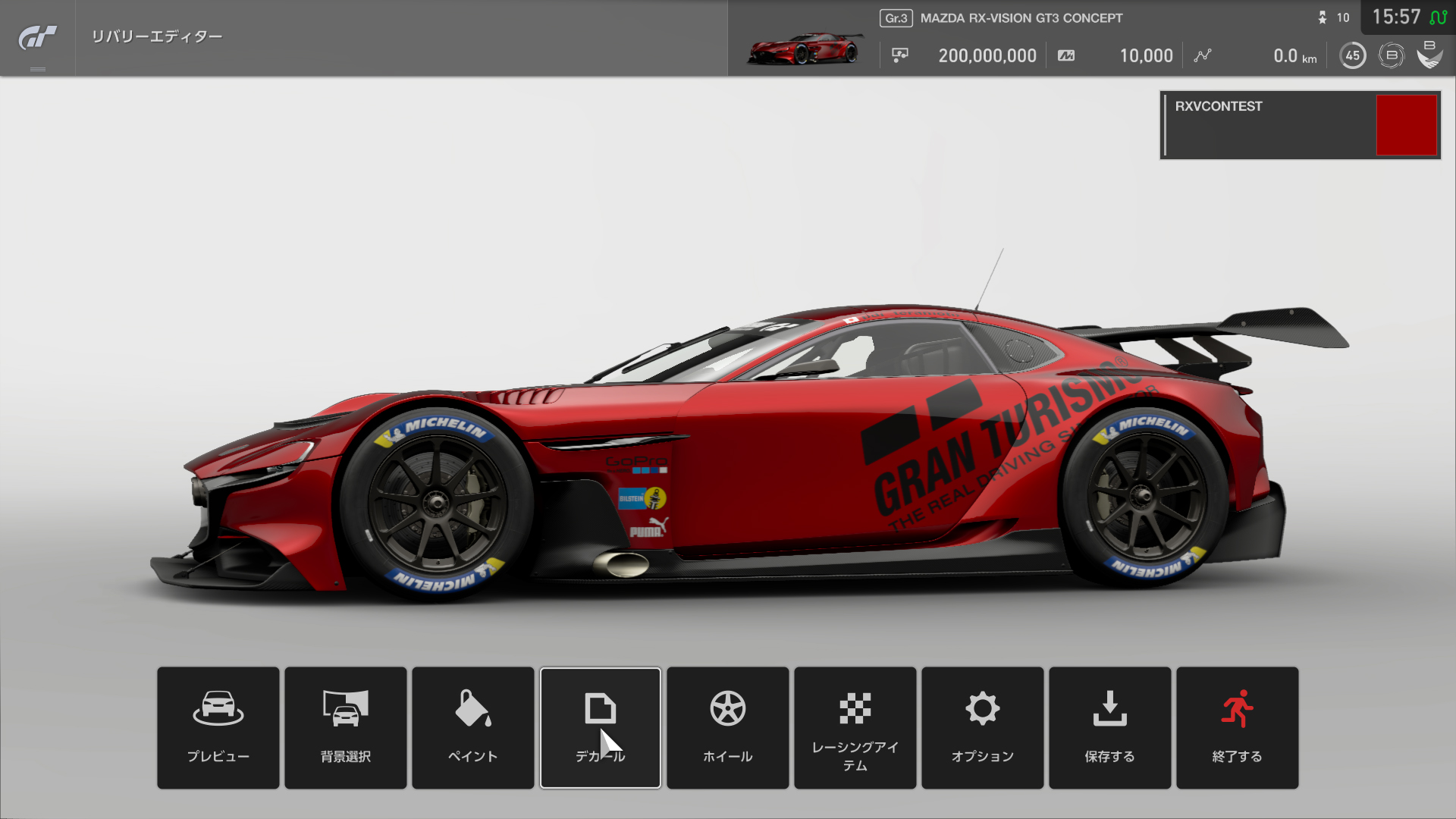Image resolution: width=1456 pixels, height=819 pixels.
Task: Save the livery with 保存する
Action: pyautogui.click(x=1110, y=727)
